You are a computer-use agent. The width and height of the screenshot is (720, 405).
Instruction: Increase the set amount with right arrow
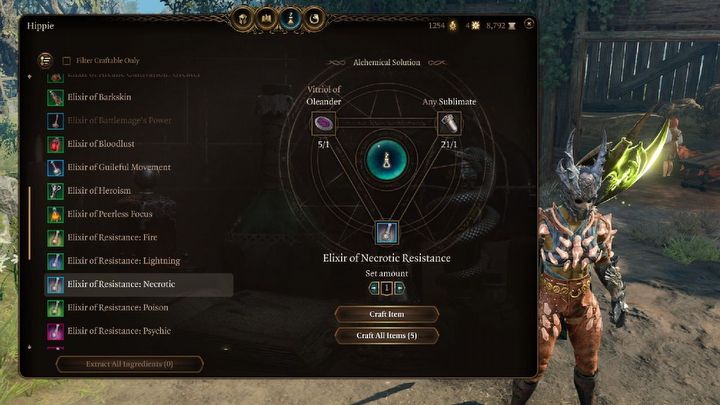coord(399,288)
